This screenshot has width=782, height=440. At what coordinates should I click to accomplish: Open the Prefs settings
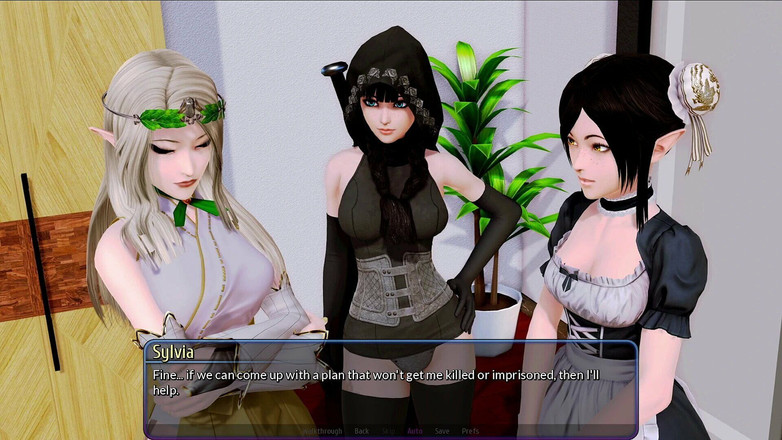pyautogui.click(x=469, y=431)
